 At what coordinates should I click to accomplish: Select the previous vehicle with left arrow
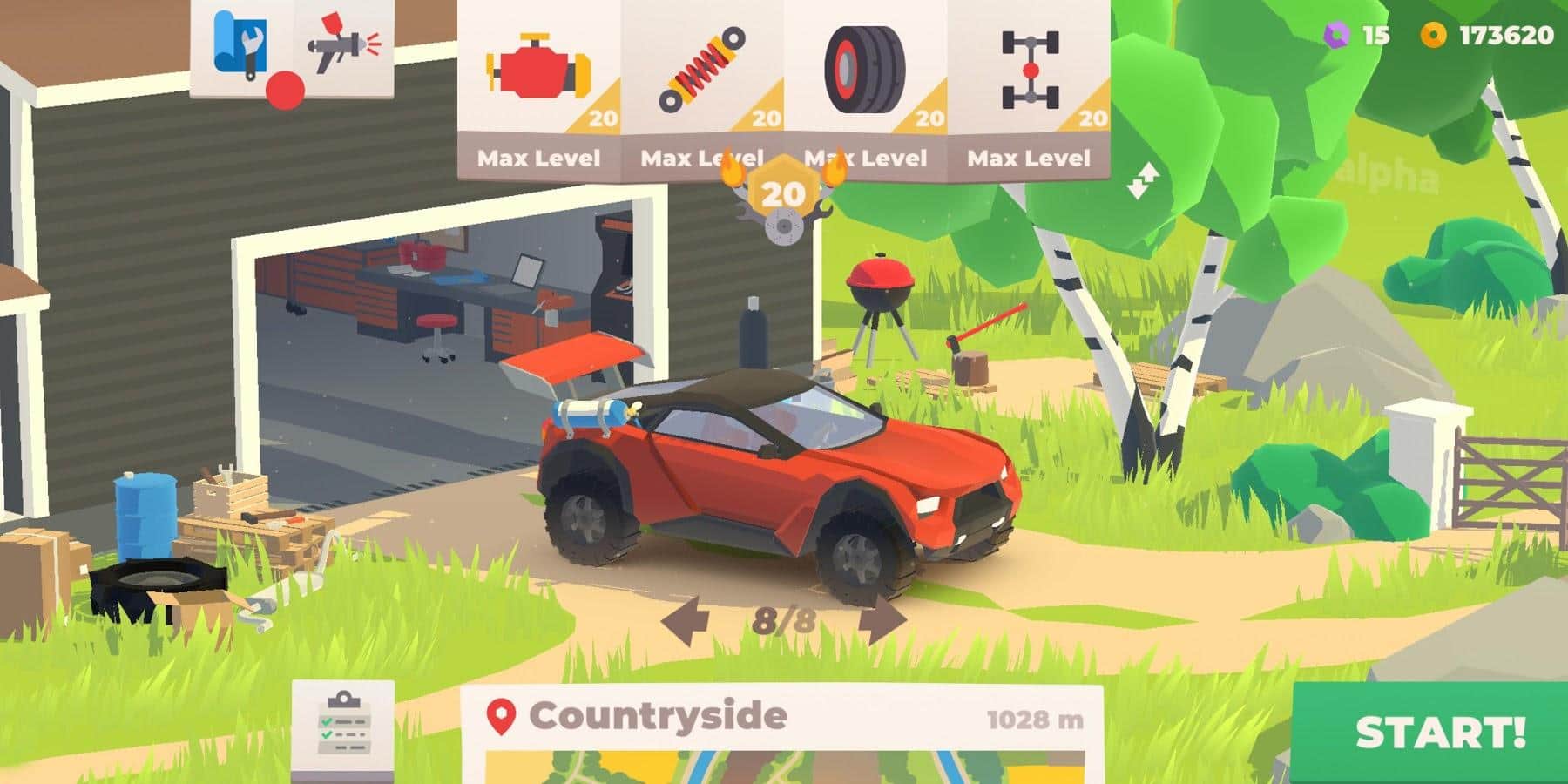(688, 620)
